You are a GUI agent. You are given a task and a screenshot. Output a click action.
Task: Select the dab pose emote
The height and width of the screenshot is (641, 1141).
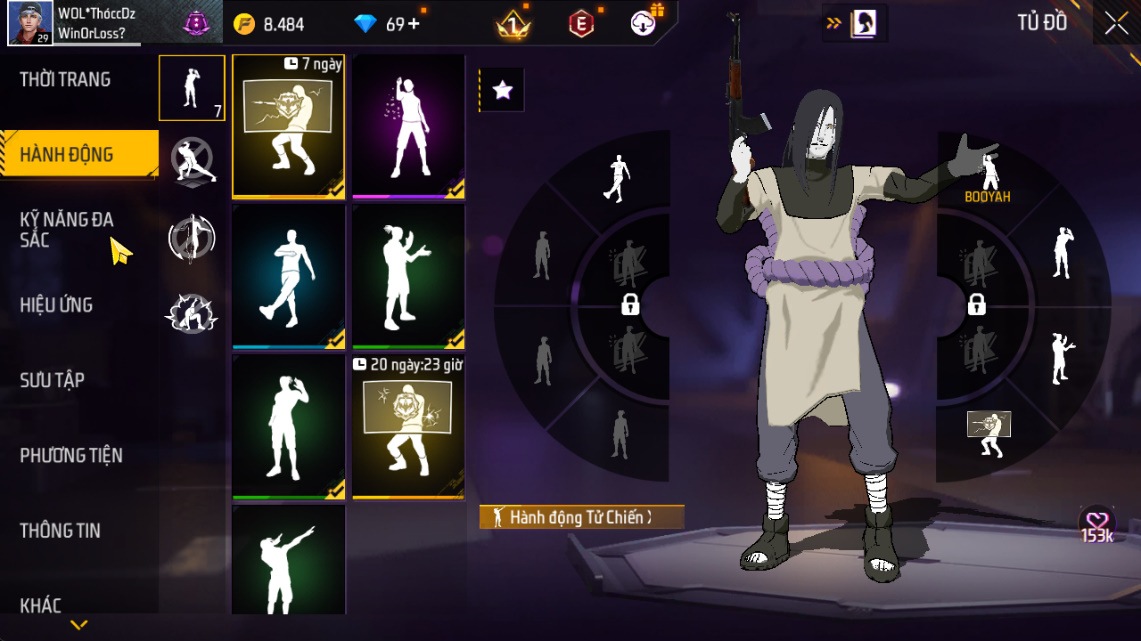[x=289, y=560]
